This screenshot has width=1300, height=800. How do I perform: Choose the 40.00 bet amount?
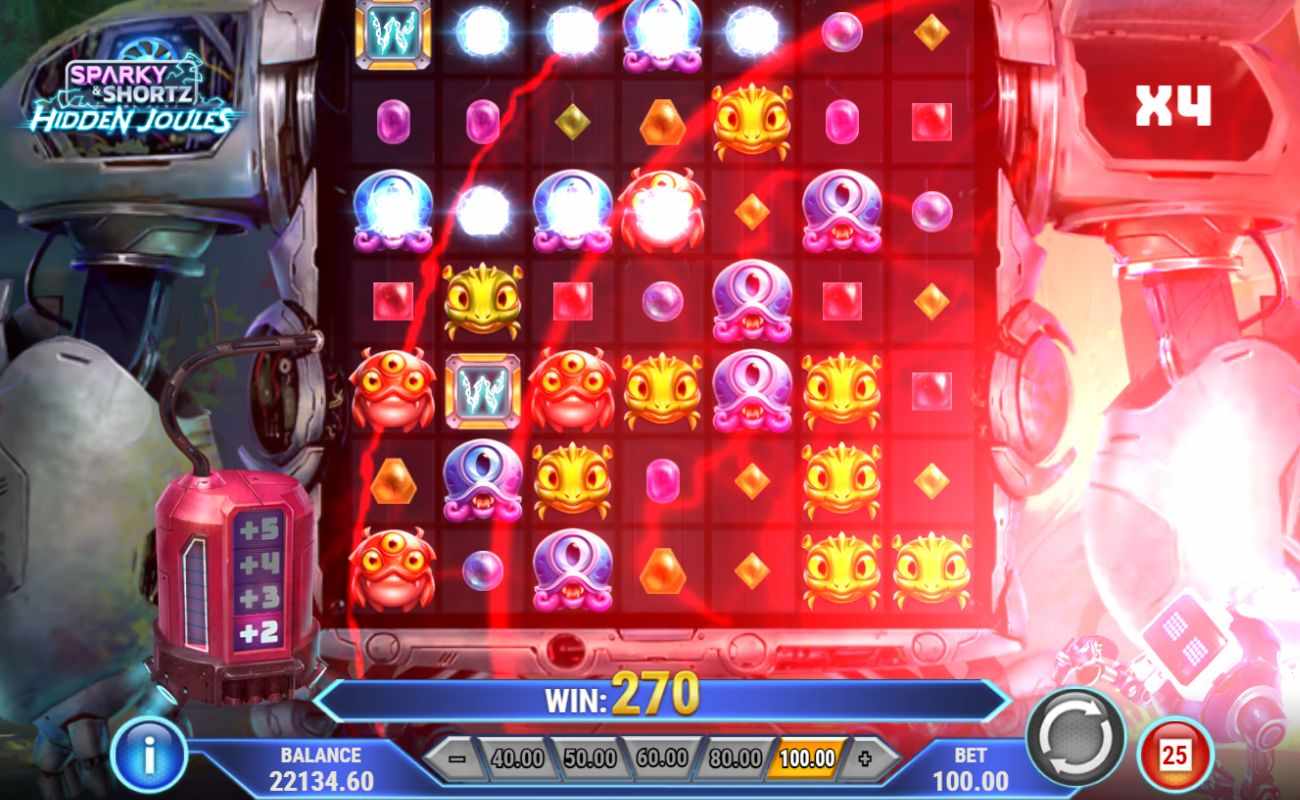tap(515, 757)
